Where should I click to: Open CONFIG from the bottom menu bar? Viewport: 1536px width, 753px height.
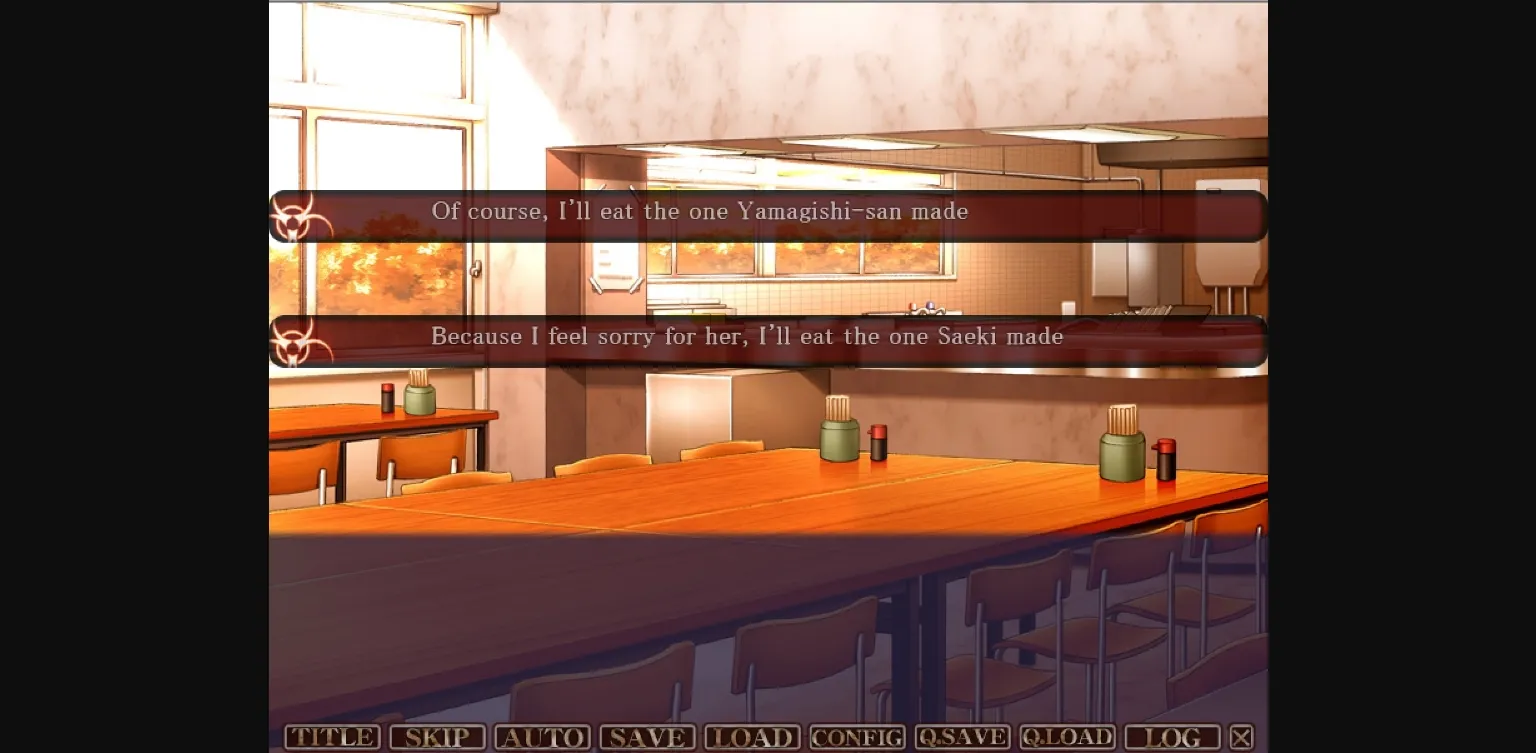click(857, 737)
